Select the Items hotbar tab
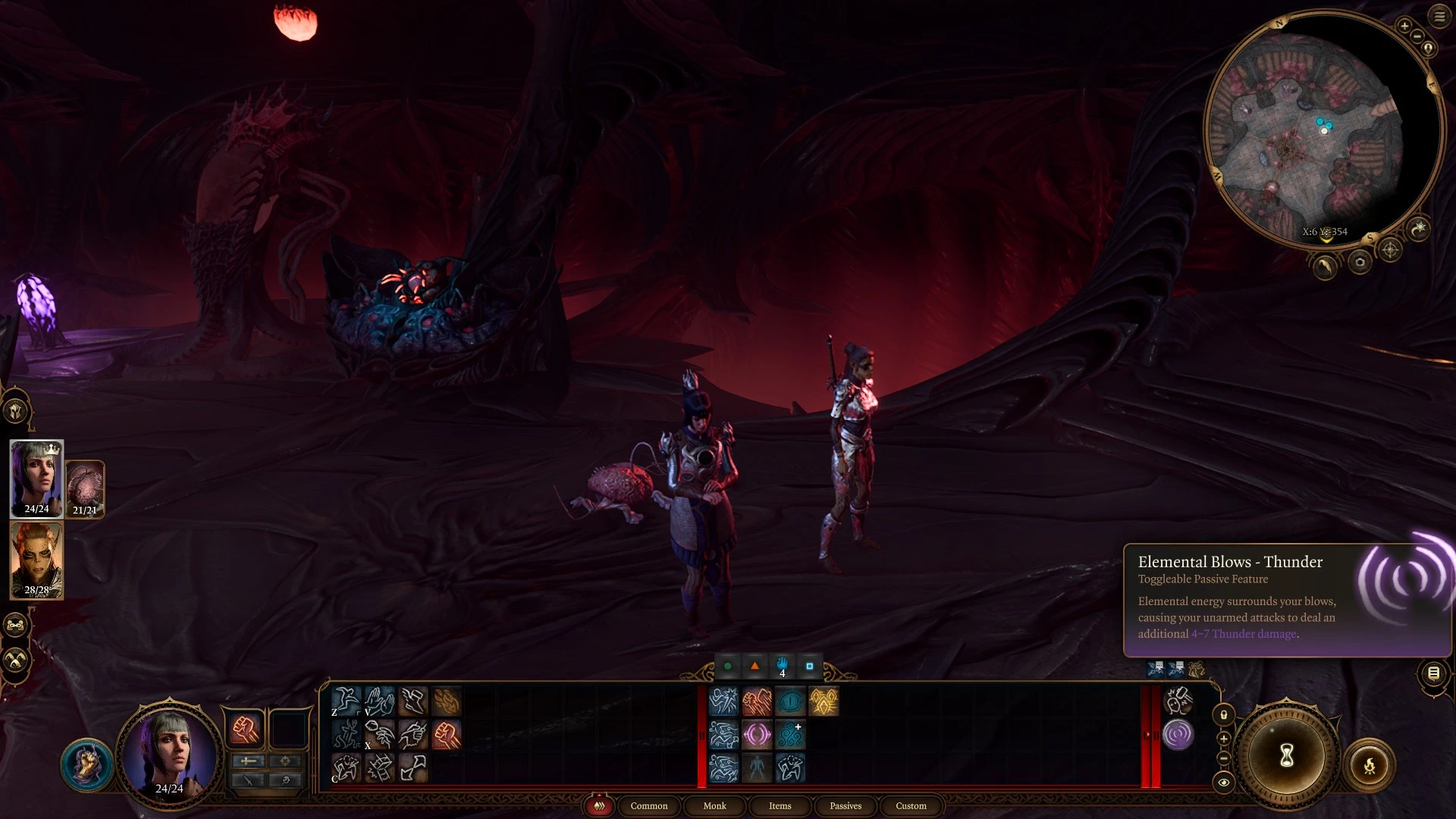 pos(780,806)
